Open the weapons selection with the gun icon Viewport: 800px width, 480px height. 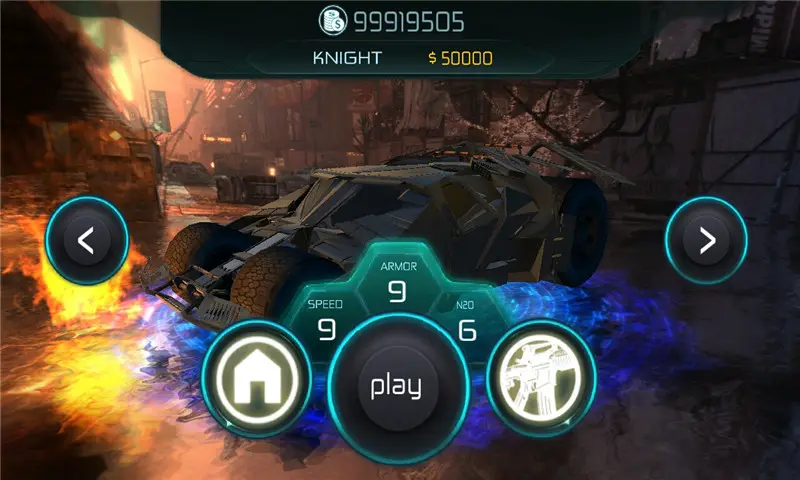pyautogui.click(x=541, y=379)
